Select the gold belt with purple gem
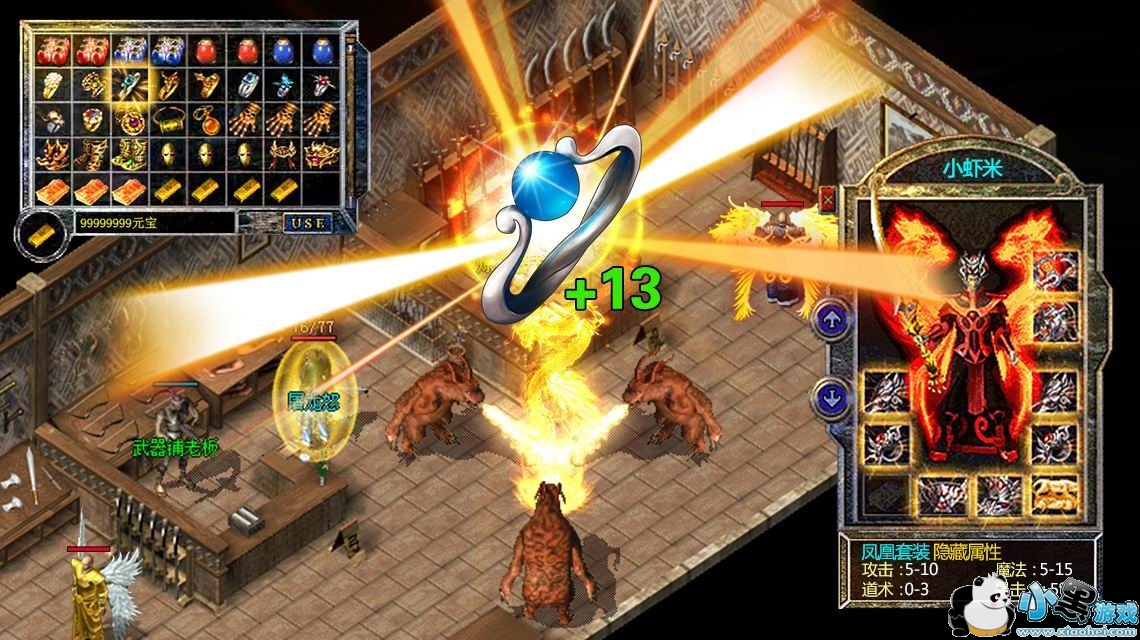 point(320,155)
